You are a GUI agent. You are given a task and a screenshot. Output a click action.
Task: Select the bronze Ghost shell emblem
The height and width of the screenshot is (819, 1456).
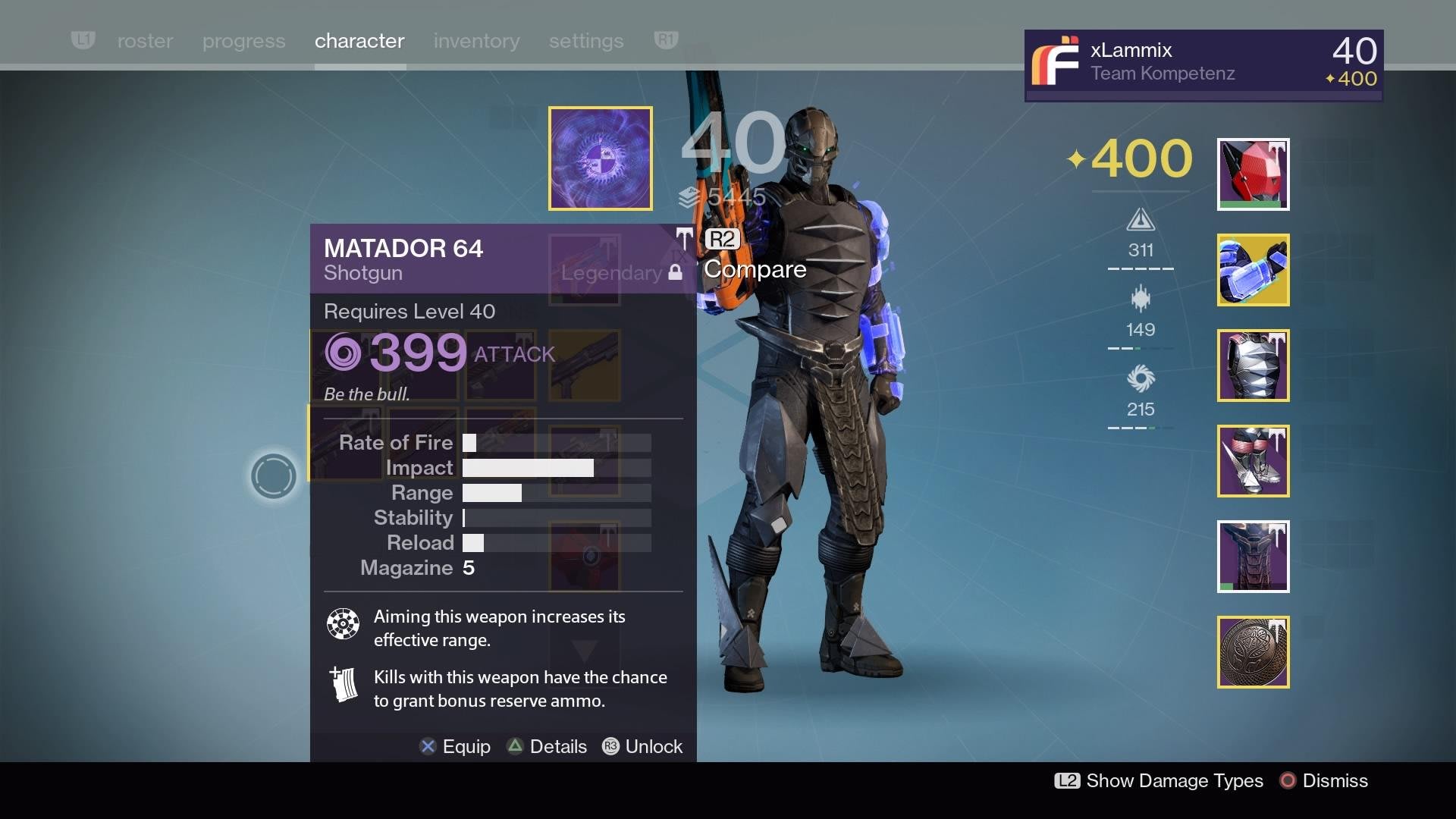(x=1252, y=652)
